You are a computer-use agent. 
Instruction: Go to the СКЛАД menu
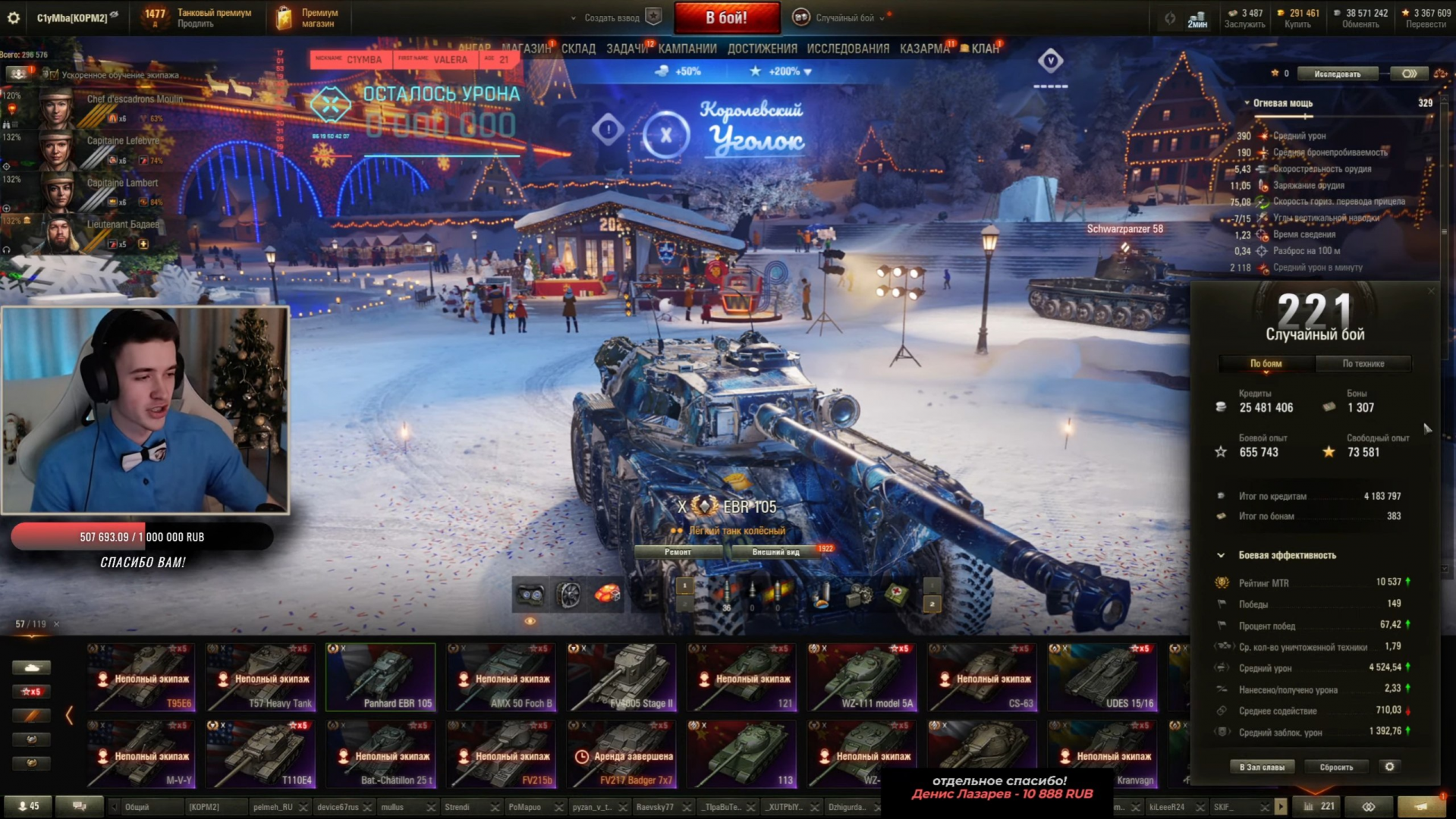pos(578,49)
